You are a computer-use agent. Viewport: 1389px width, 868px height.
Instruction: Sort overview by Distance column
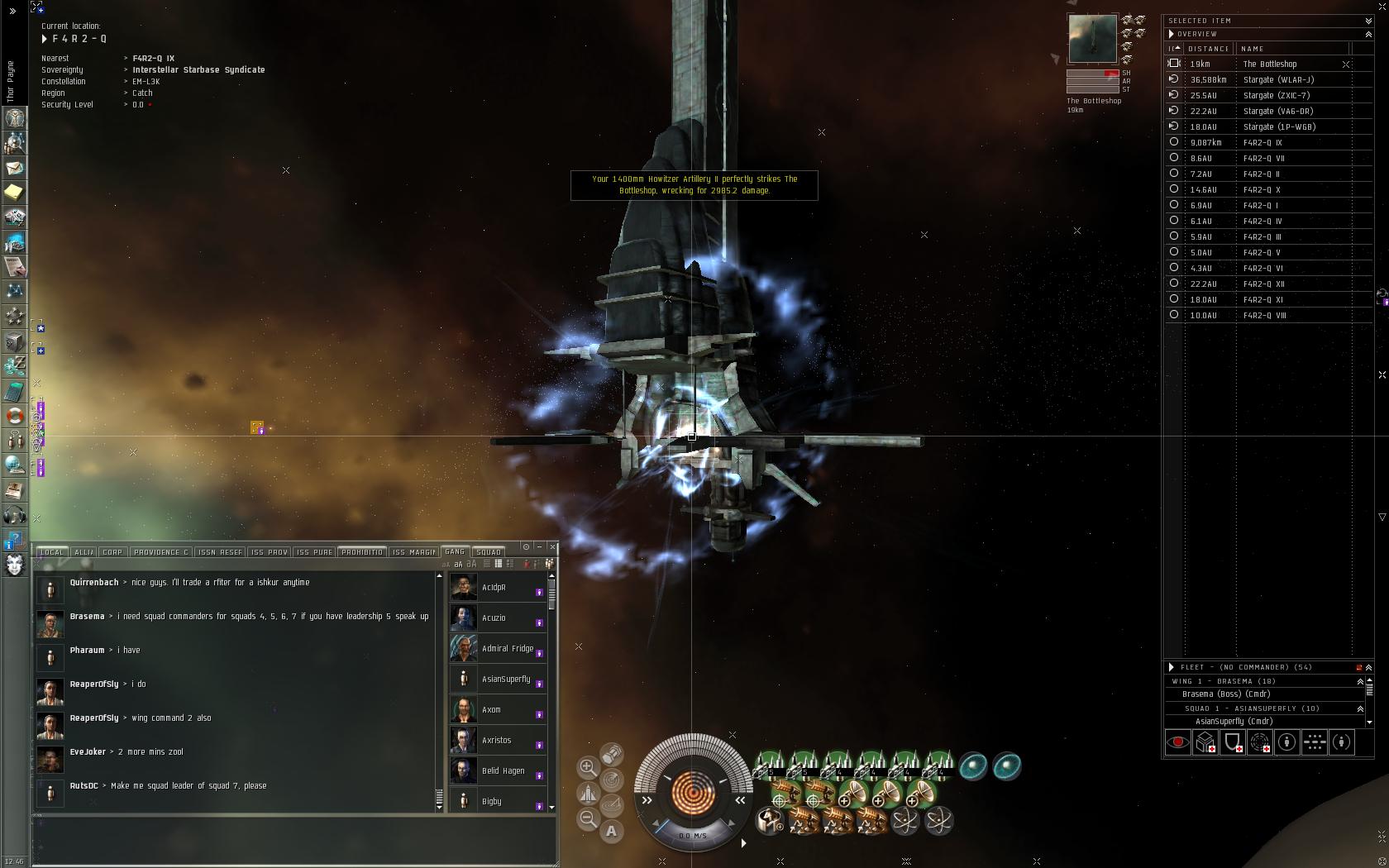(1208, 49)
